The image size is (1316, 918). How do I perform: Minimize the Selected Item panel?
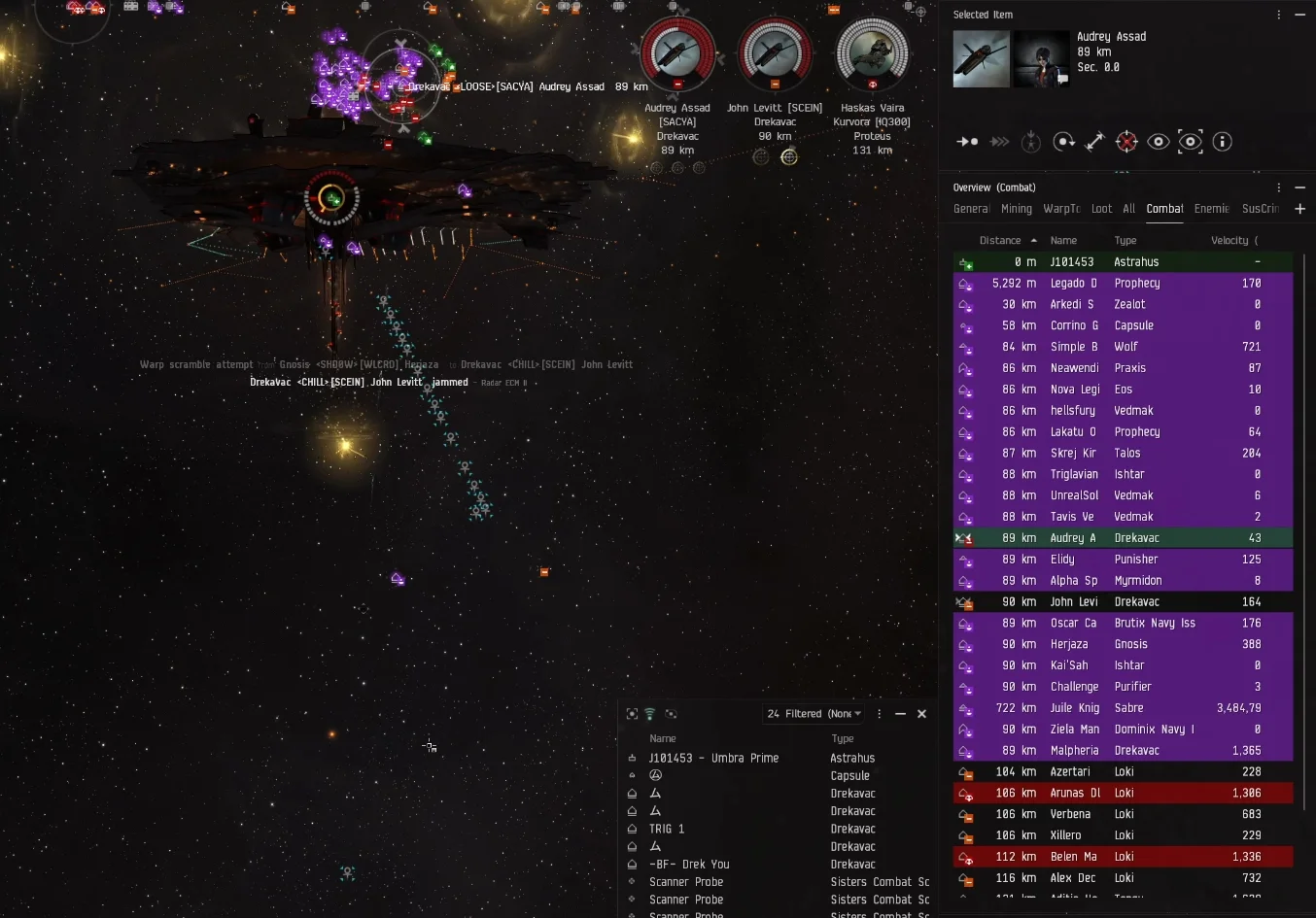[x=1299, y=15]
